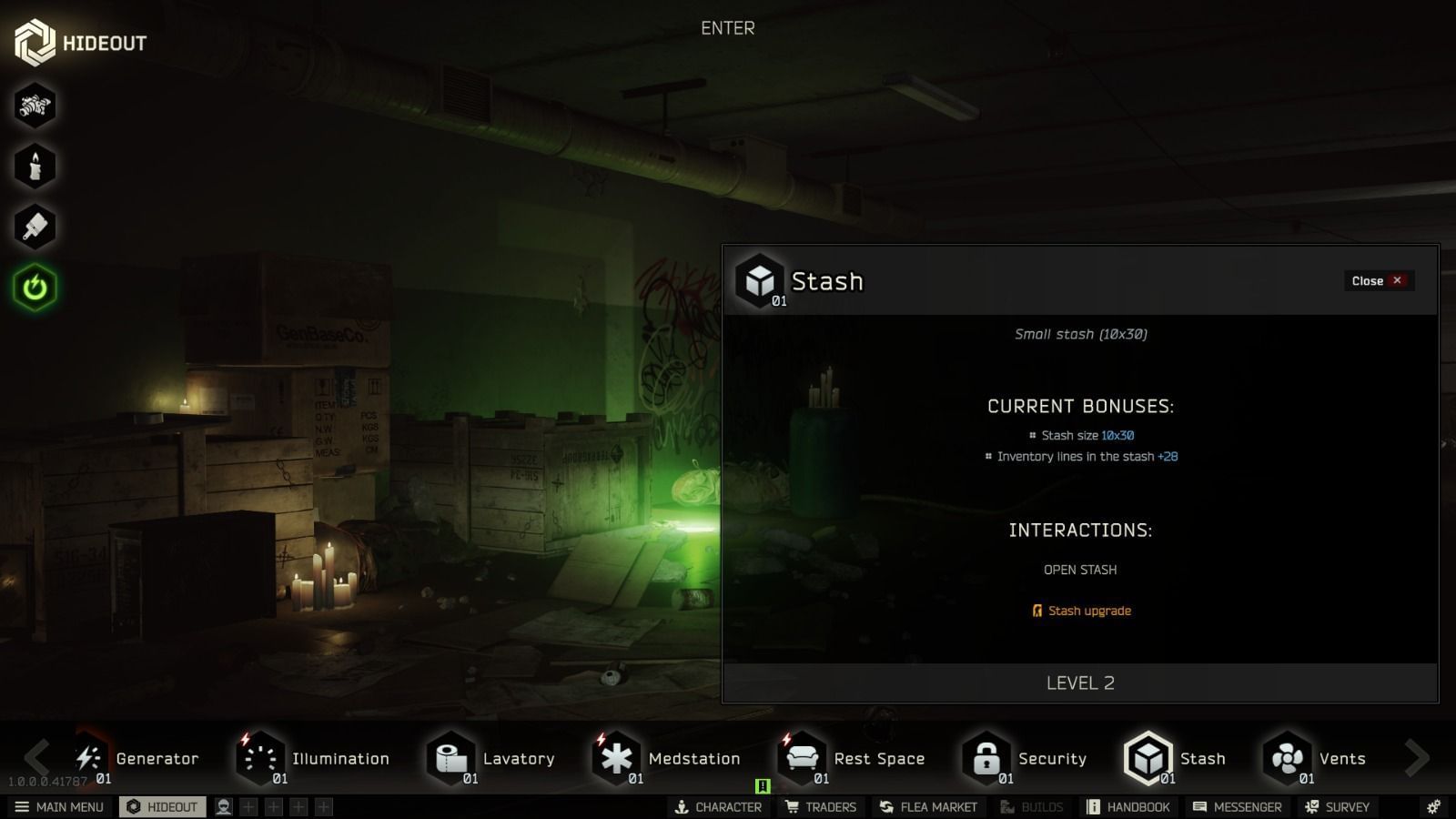Image resolution: width=1456 pixels, height=819 pixels.
Task: Open the FLEA MARKET menu item
Action: pos(928,806)
